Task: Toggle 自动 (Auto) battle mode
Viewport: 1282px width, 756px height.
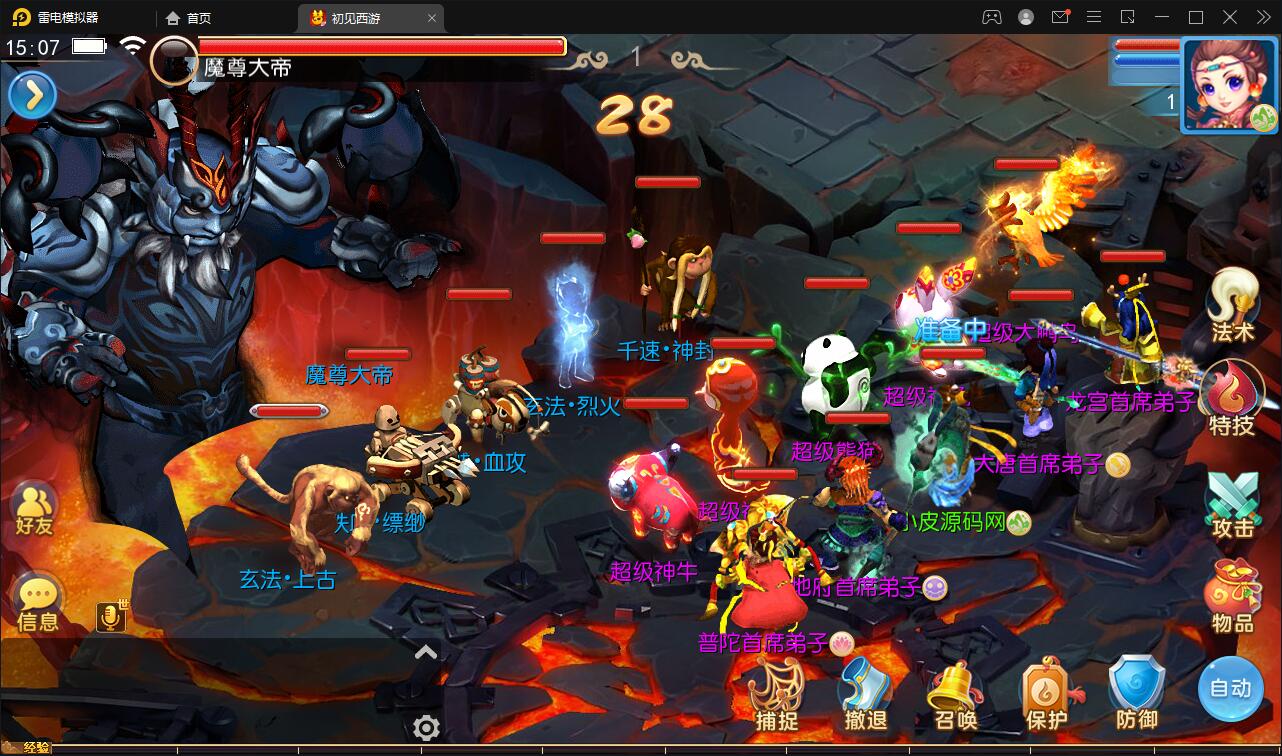Action: click(x=1232, y=691)
